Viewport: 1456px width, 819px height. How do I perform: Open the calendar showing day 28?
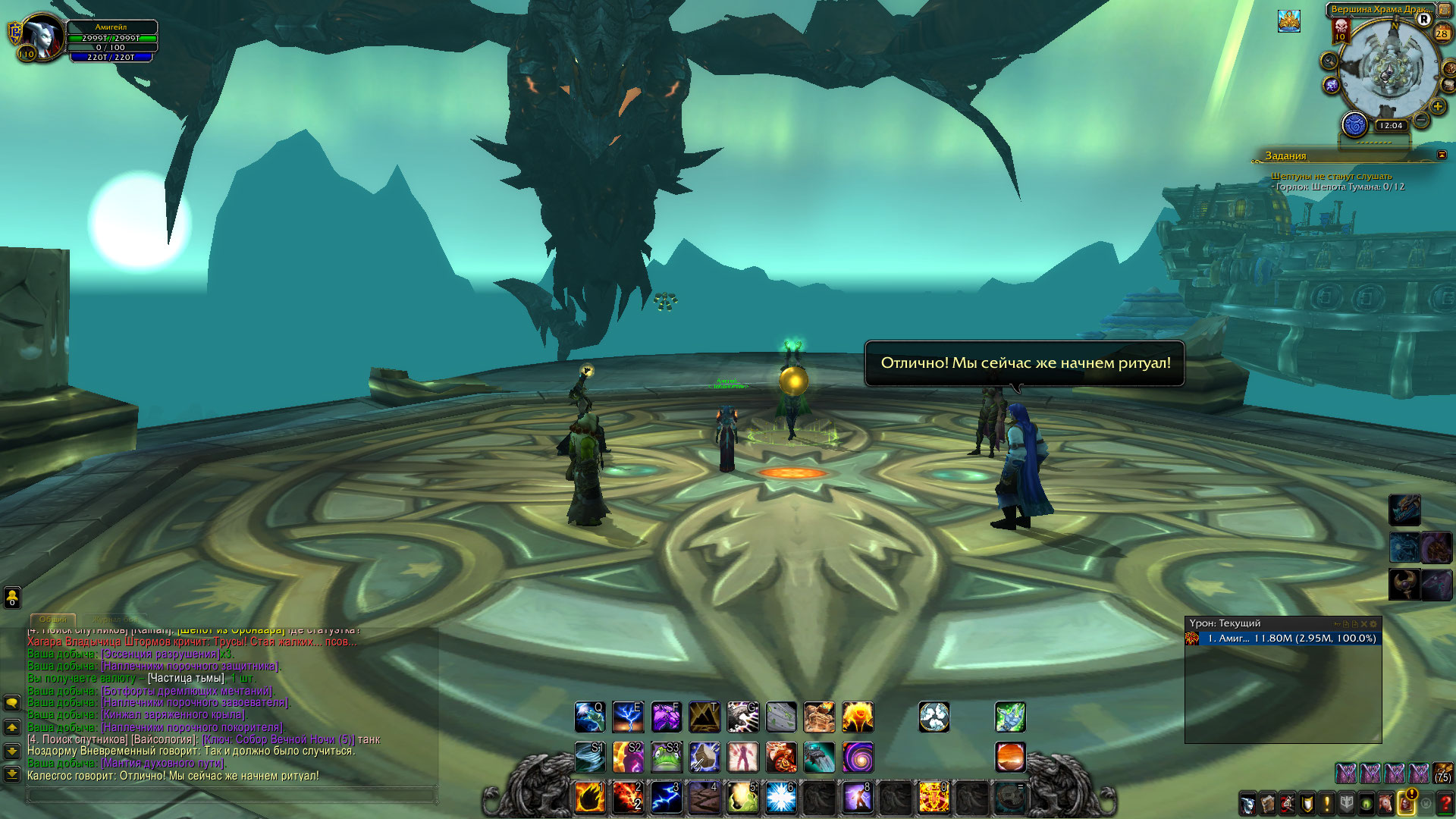[1442, 33]
